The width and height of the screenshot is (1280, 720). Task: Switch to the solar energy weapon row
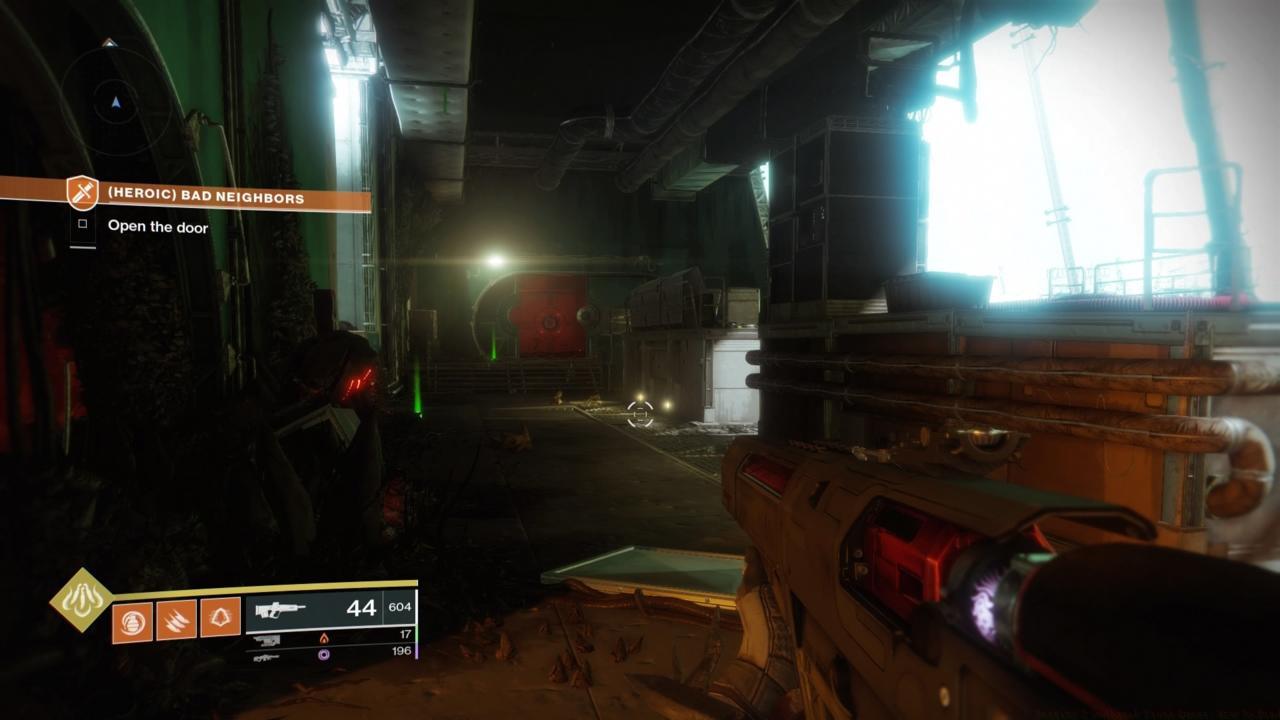coord(330,637)
